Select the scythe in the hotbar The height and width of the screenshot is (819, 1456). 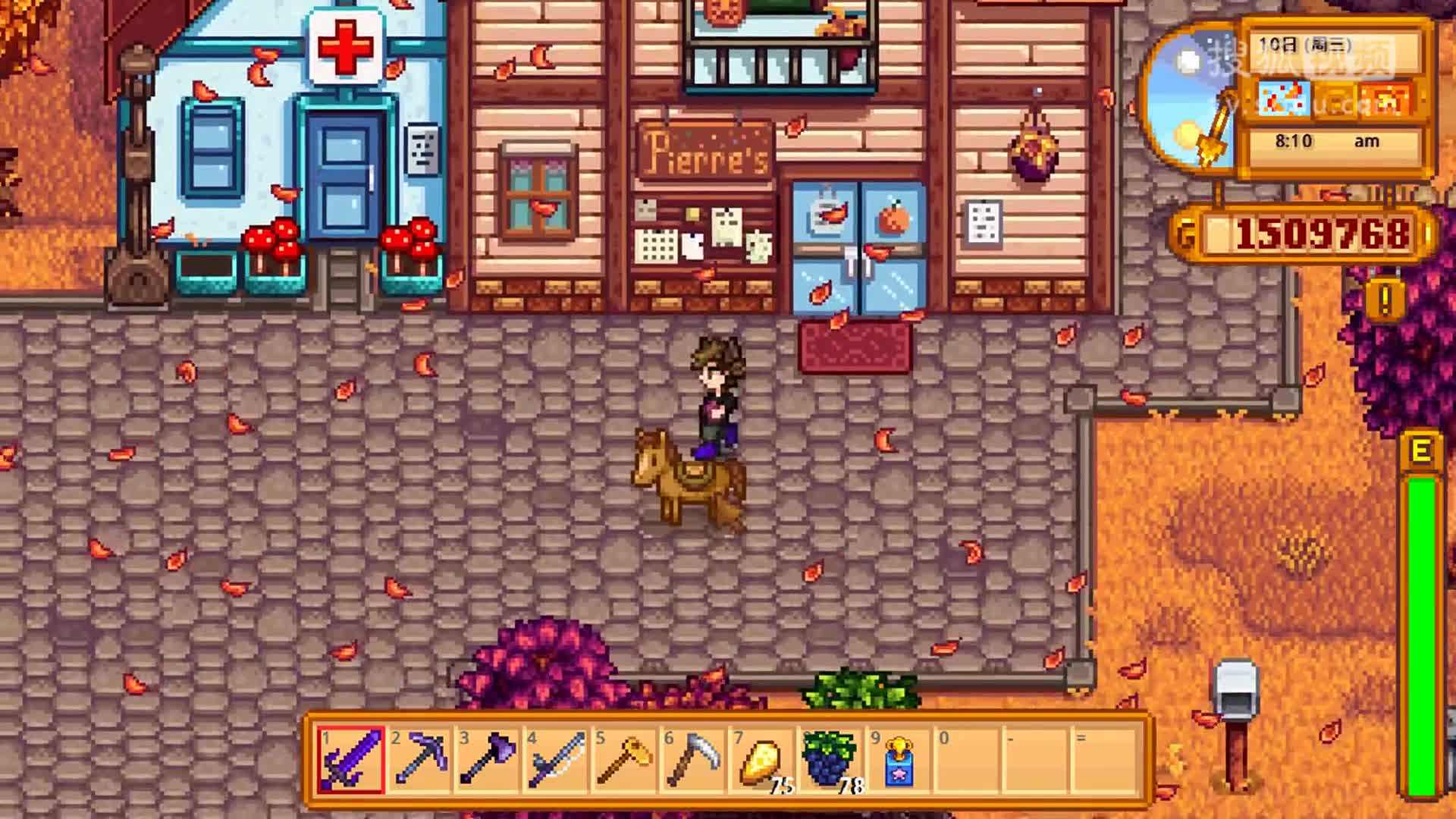(692, 760)
